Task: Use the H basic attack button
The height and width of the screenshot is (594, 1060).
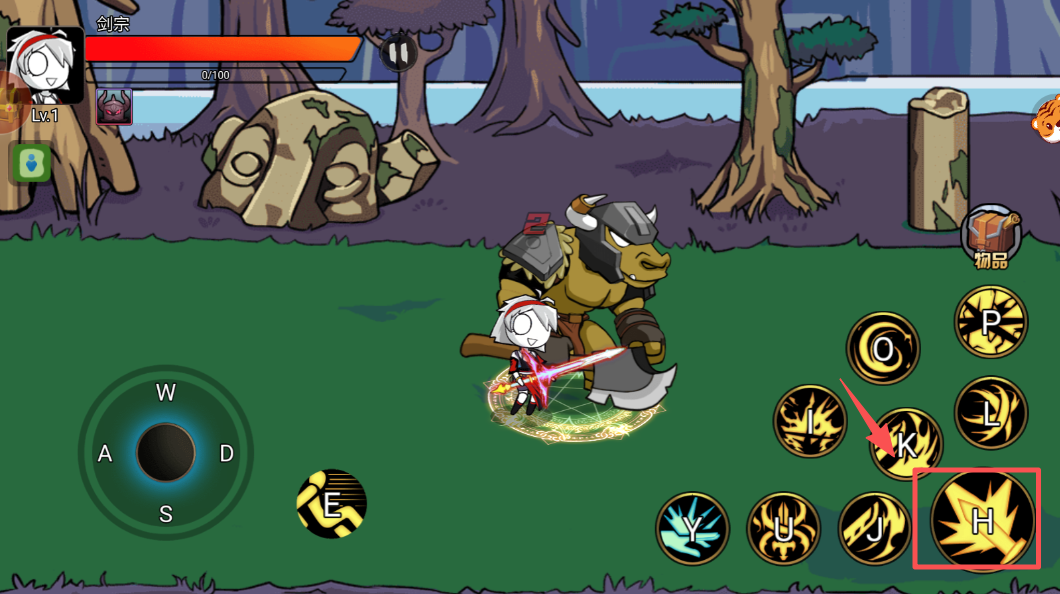Action: pos(982,520)
